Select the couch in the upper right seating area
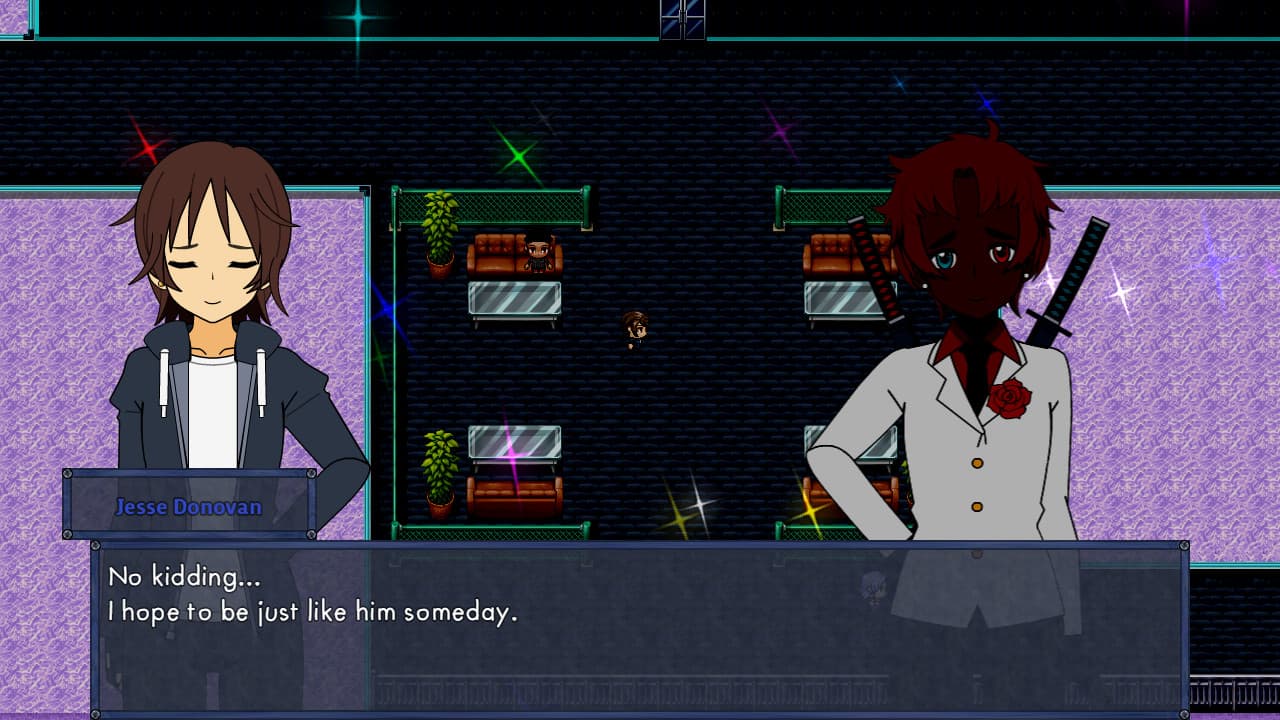 (830, 255)
